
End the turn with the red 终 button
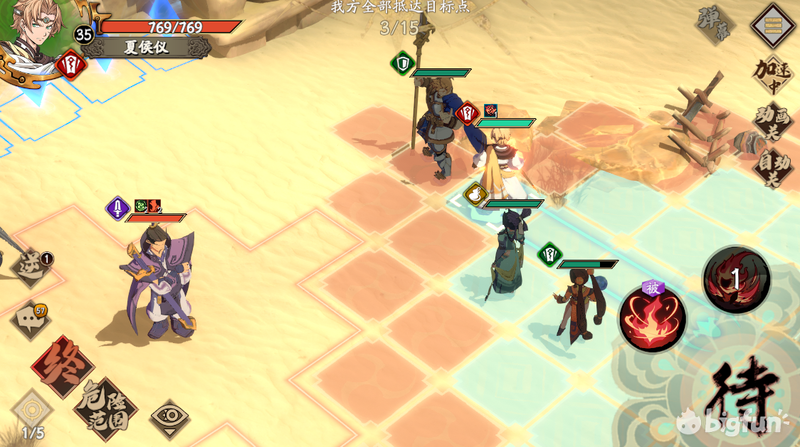(x=62, y=366)
